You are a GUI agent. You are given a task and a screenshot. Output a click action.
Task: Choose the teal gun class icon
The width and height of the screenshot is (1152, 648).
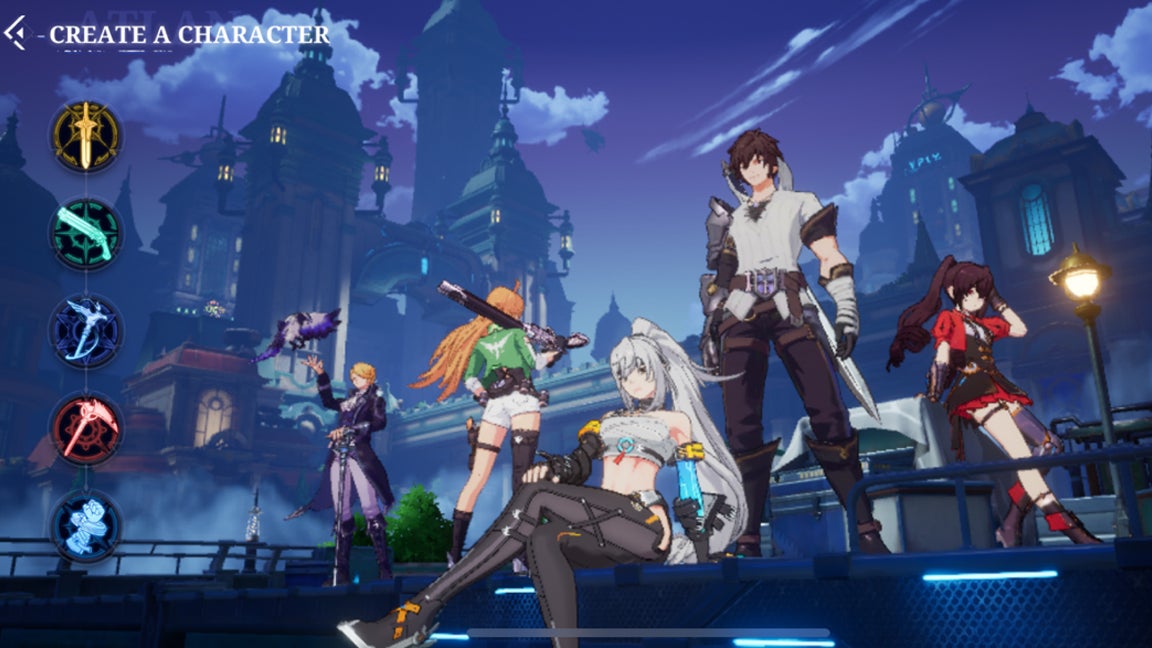pos(86,234)
